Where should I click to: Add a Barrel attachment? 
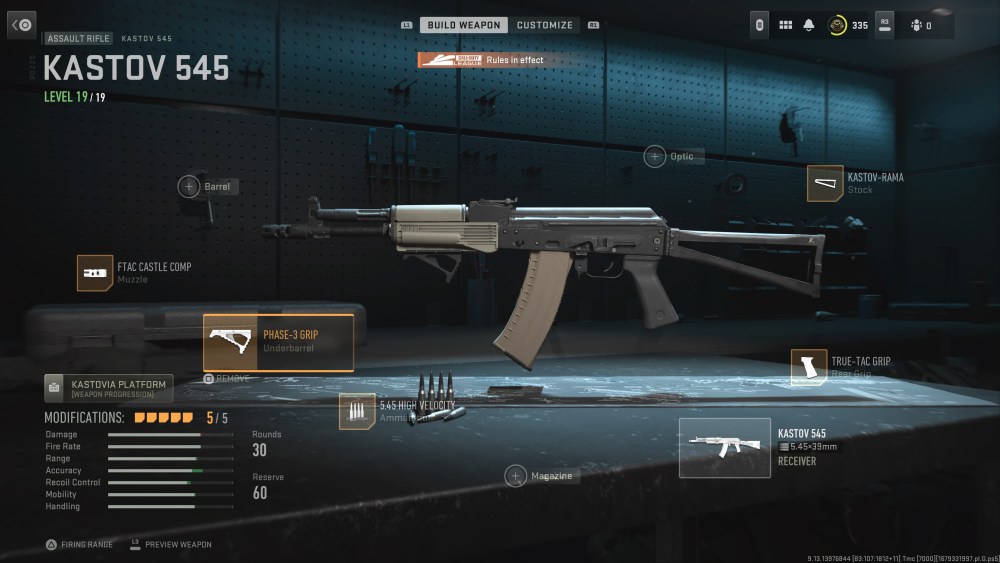pyautogui.click(x=189, y=186)
